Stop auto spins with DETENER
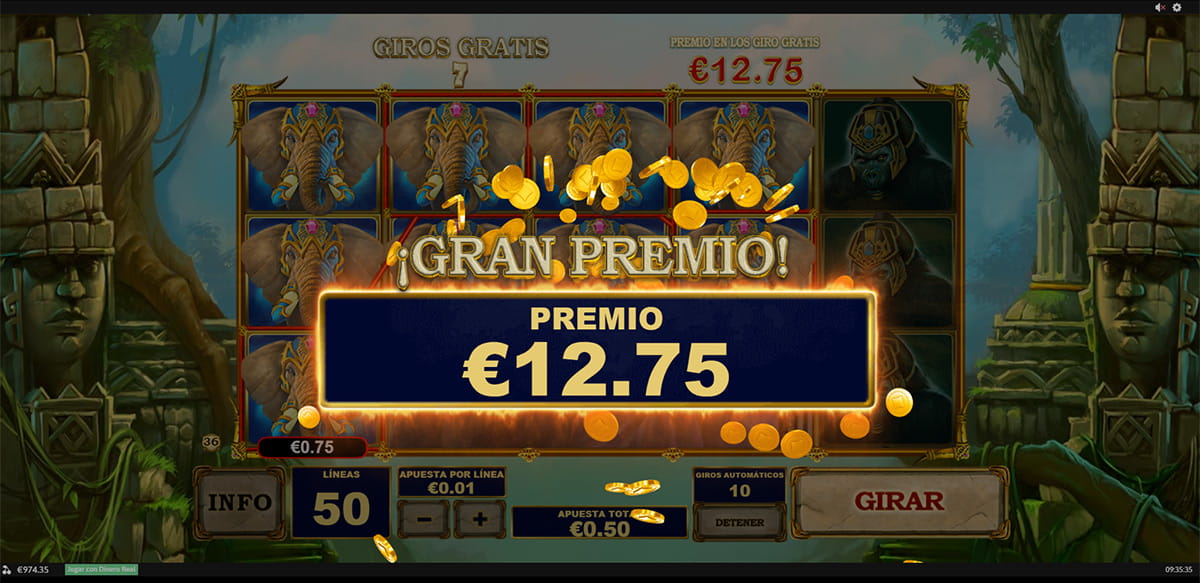 click(x=739, y=522)
